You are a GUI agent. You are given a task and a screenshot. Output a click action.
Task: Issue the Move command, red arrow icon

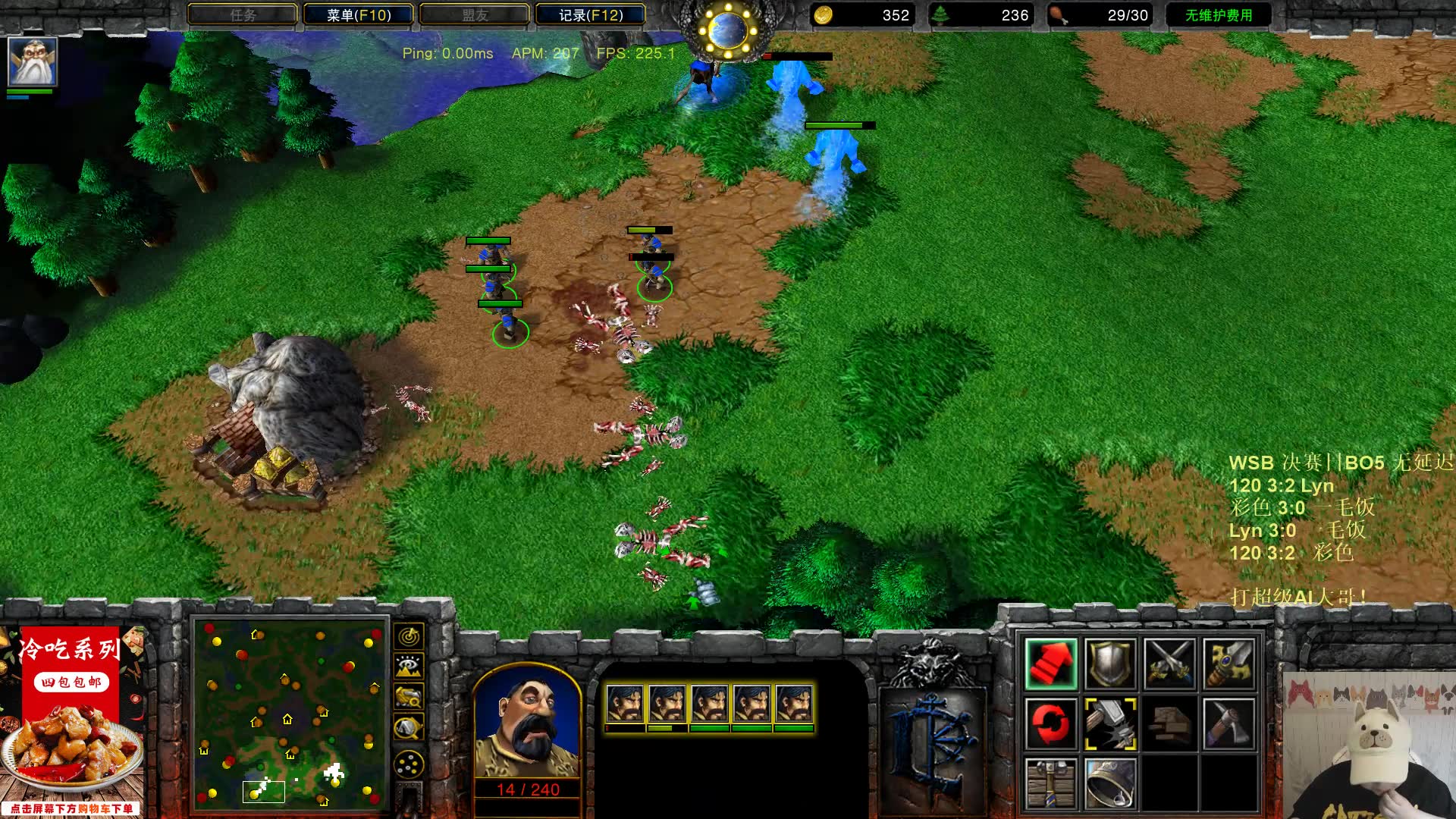[1050, 664]
